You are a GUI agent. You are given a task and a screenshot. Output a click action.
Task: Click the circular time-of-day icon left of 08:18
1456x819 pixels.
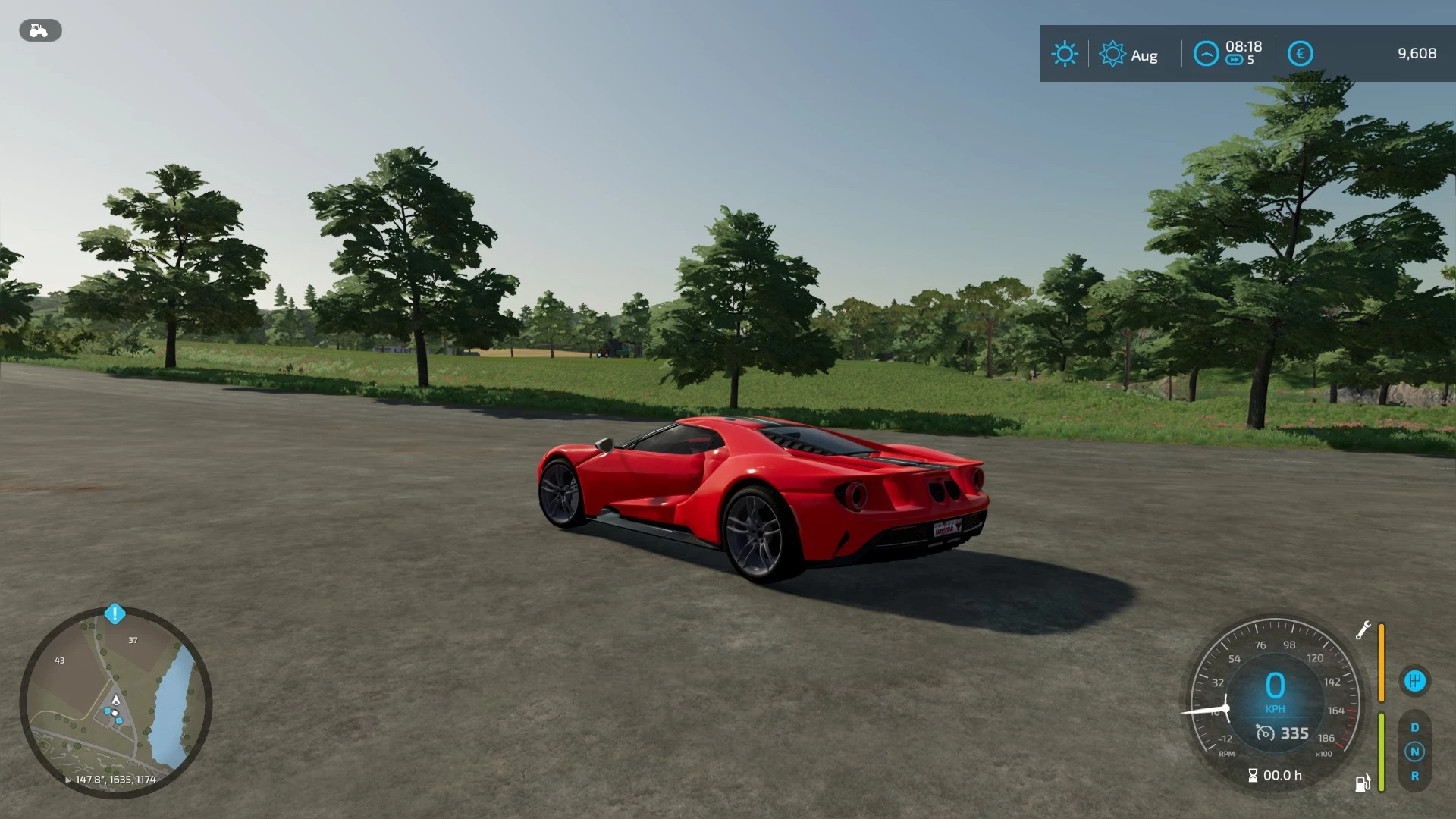coord(1206,54)
